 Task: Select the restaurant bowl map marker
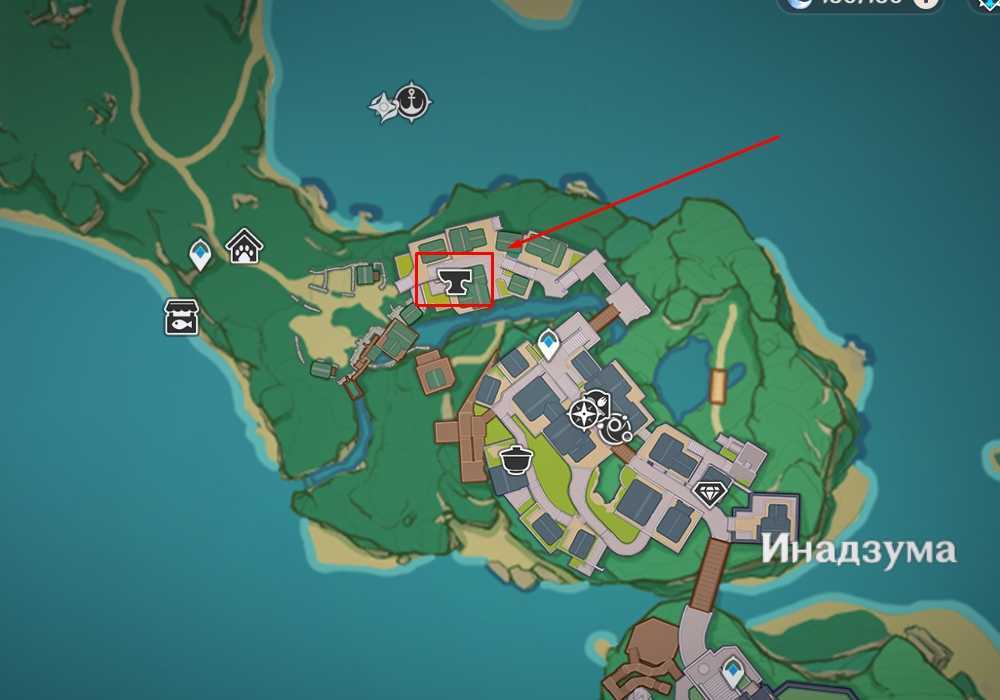516,460
